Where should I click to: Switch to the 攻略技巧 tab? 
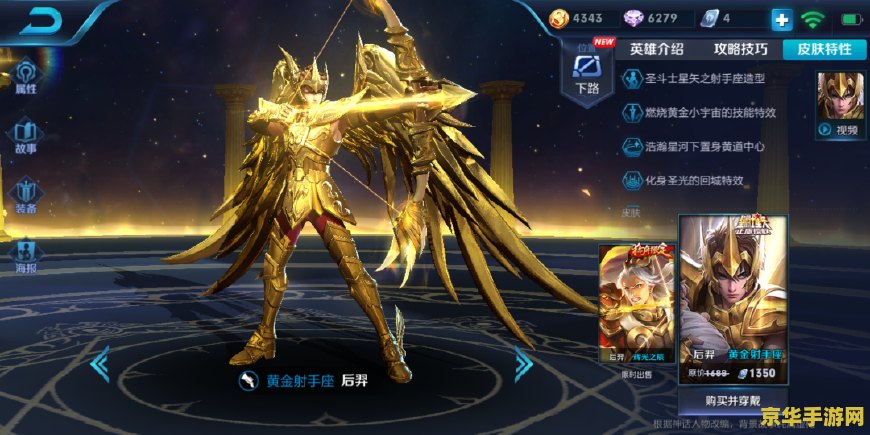click(741, 49)
